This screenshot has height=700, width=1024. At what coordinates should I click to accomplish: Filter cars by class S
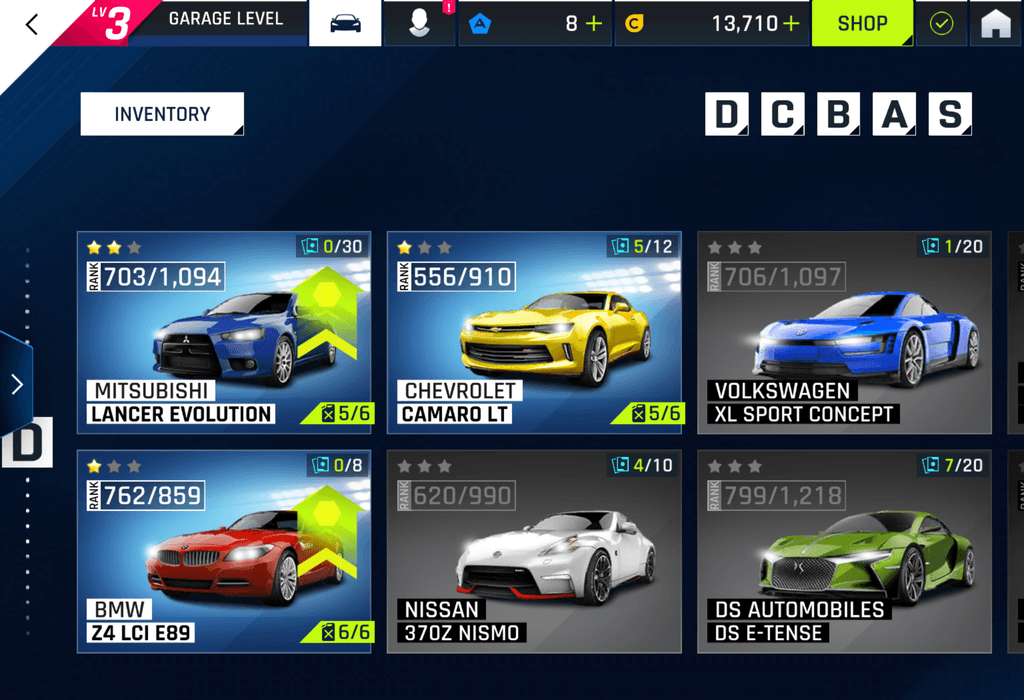[949, 115]
